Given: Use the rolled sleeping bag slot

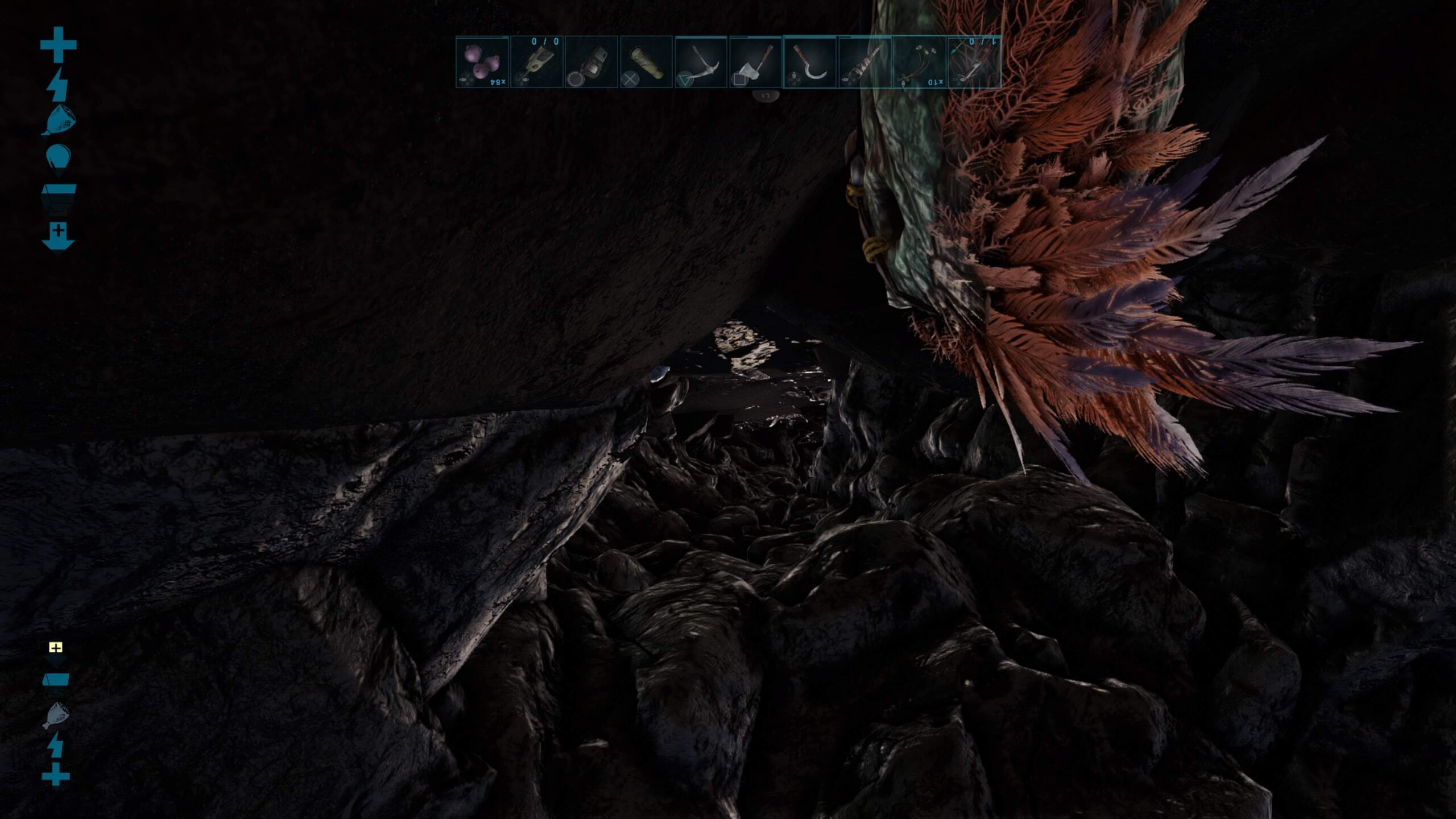Looking at the screenshot, I should pos(646,61).
